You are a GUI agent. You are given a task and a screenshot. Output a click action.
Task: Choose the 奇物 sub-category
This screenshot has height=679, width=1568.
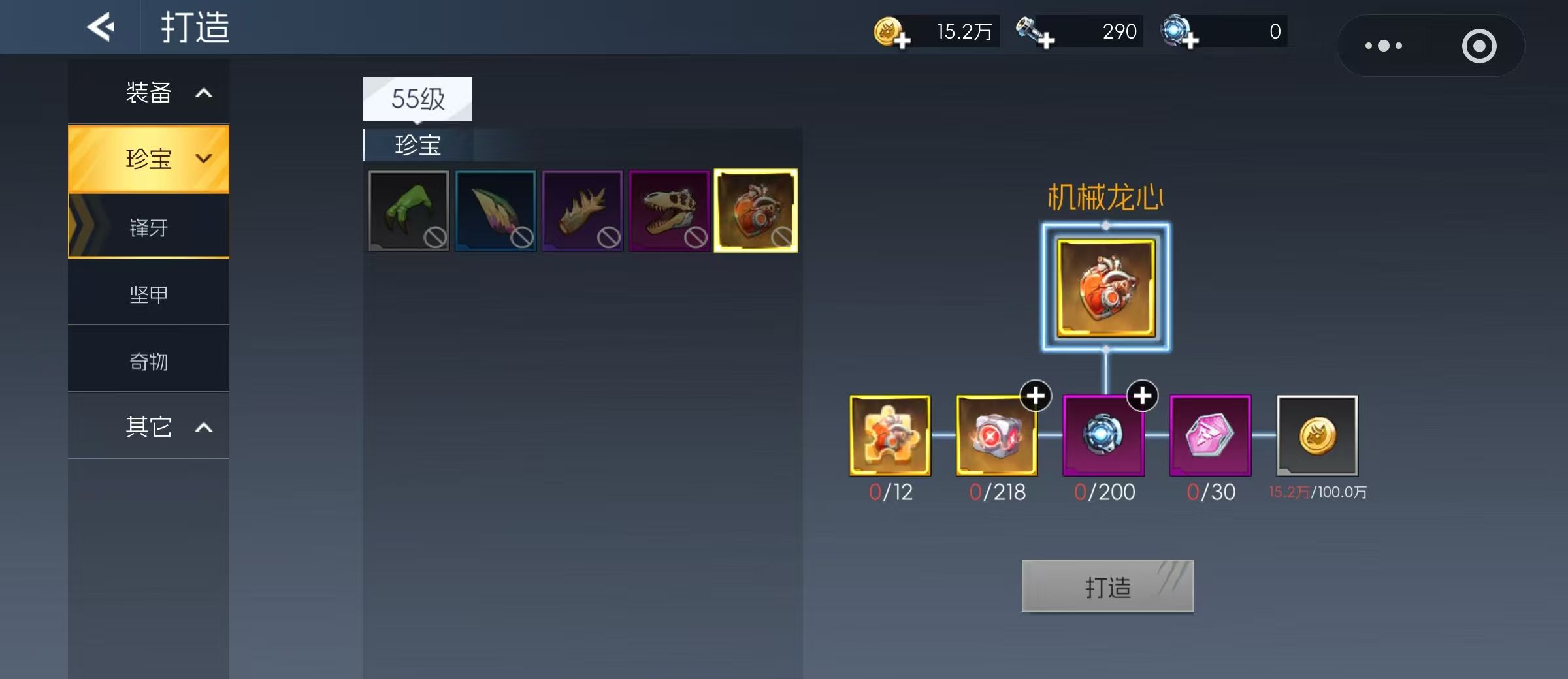point(149,361)
